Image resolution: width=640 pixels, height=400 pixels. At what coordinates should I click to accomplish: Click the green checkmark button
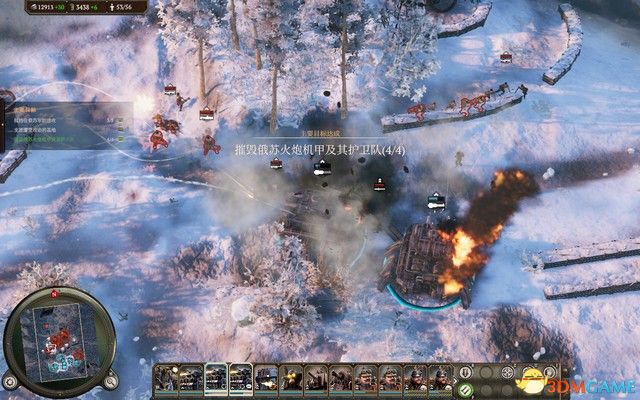pyautogui.click(x=465, y=388)
